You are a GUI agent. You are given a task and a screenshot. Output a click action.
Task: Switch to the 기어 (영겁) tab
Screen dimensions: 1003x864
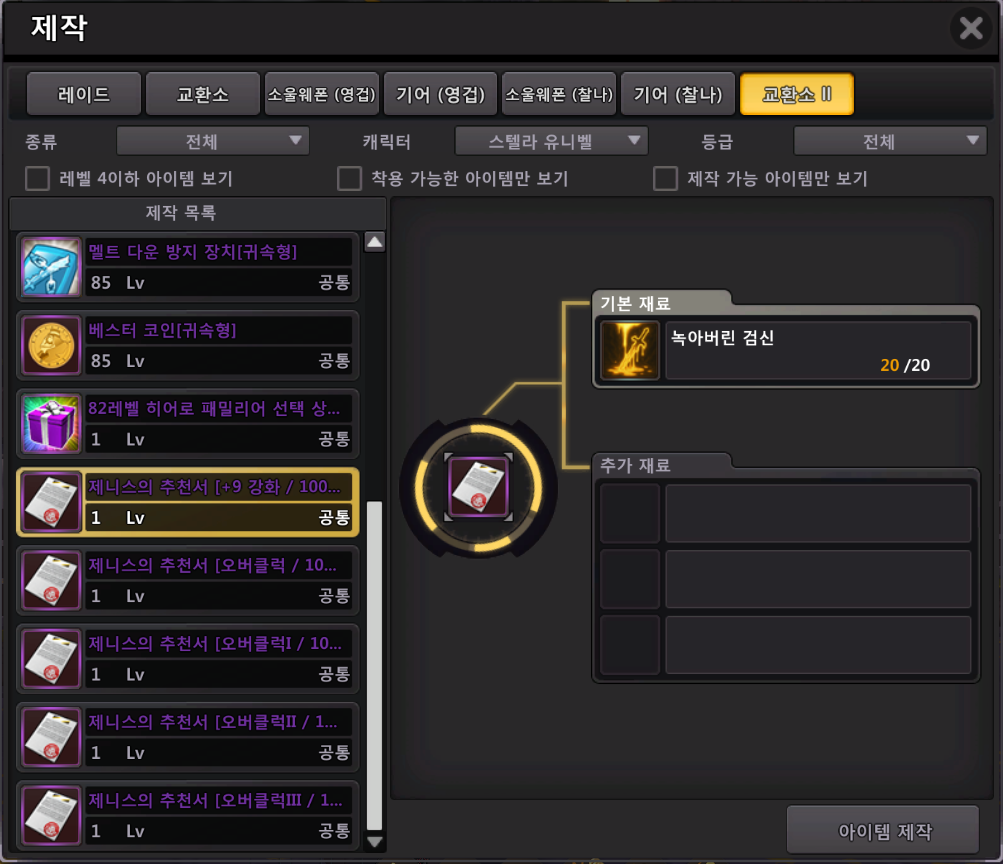[440, 95]
